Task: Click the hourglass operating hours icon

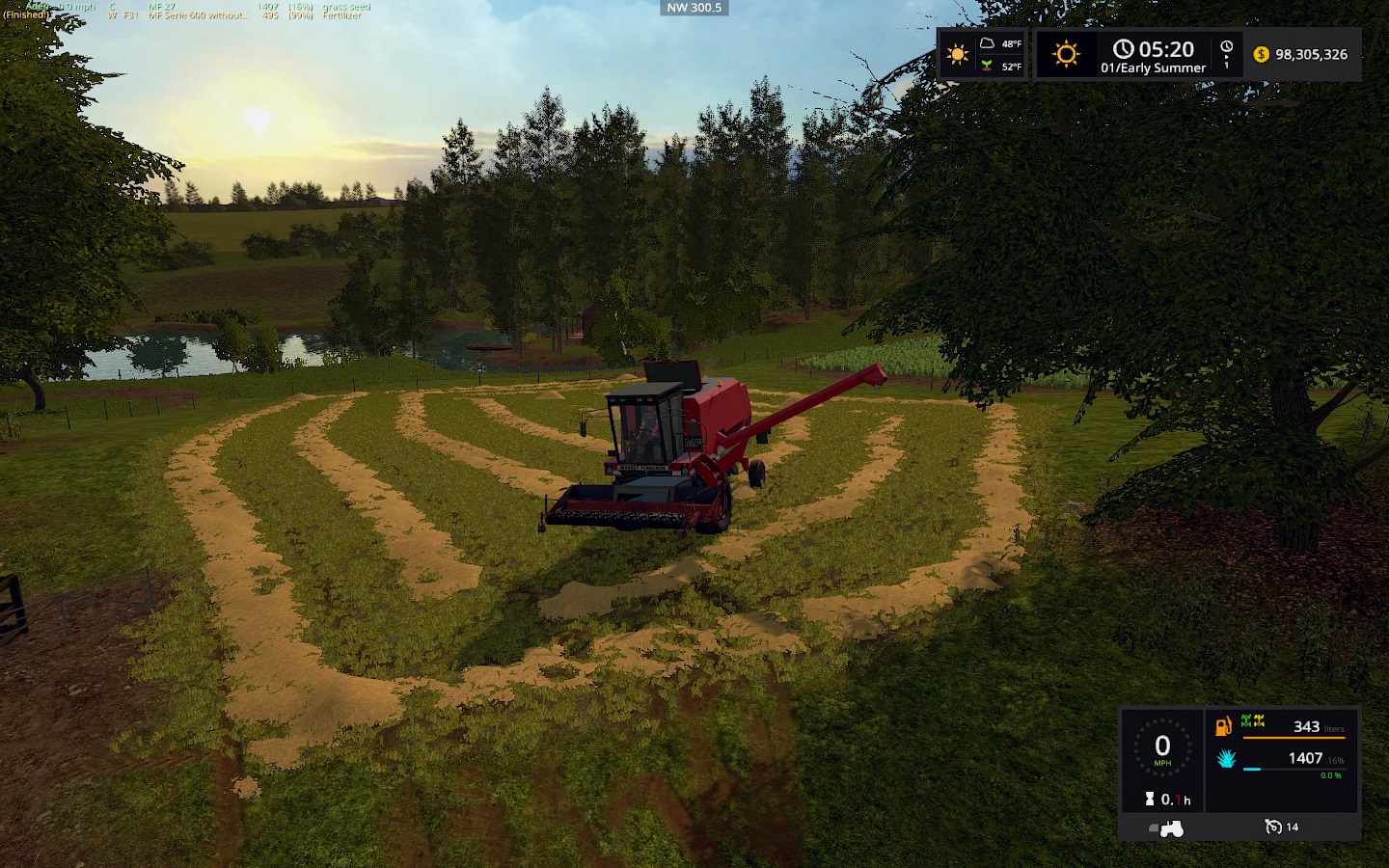Action: tap(1150, 799)
